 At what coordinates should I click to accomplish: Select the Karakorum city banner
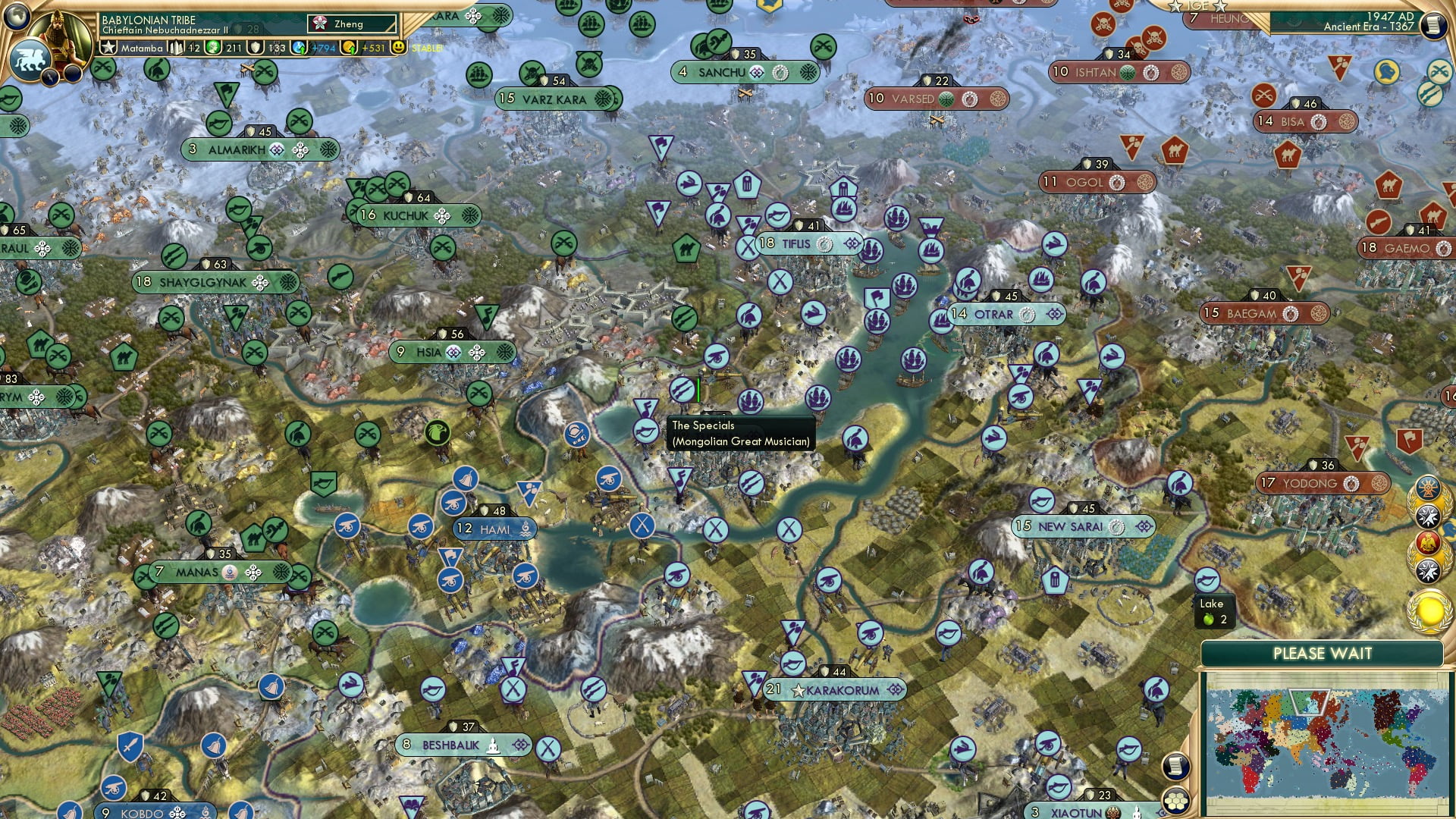click(x=838, y=690)
